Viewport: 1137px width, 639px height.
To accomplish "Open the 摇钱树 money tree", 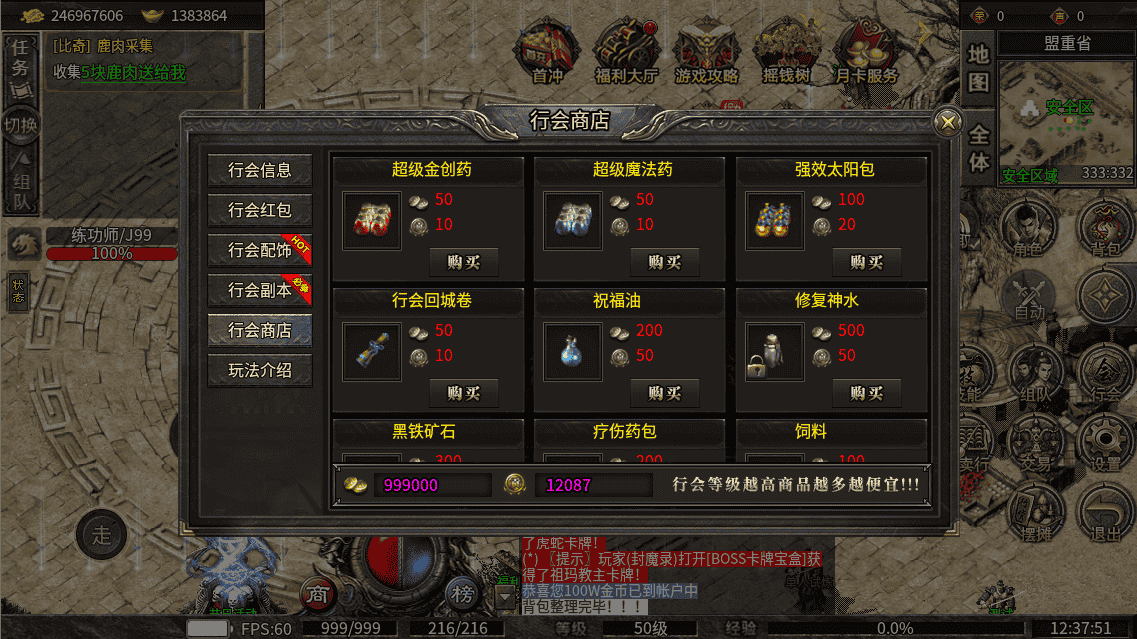I will point(786,52).
